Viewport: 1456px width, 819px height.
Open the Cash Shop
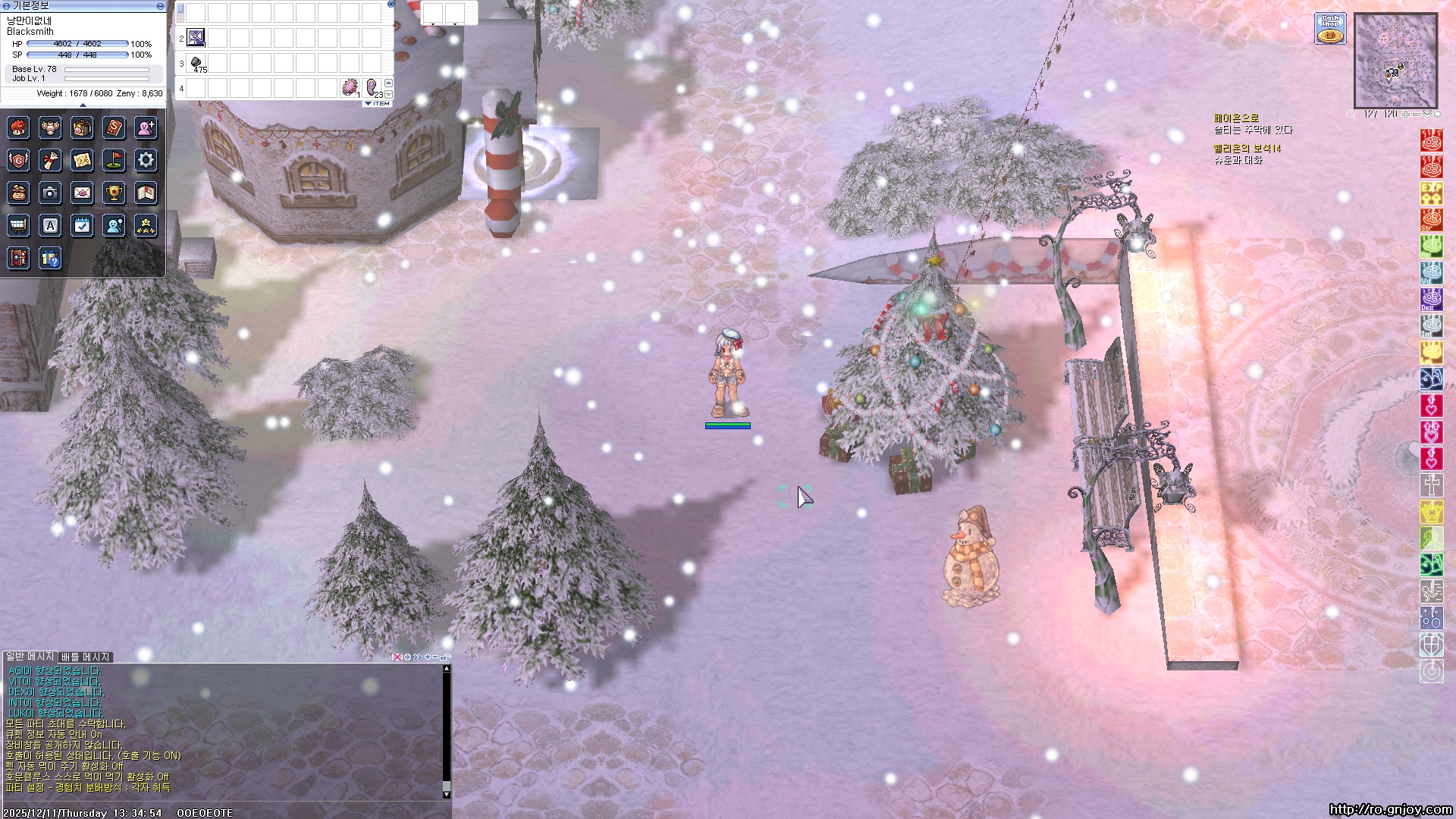click(x=1330, y=29)
